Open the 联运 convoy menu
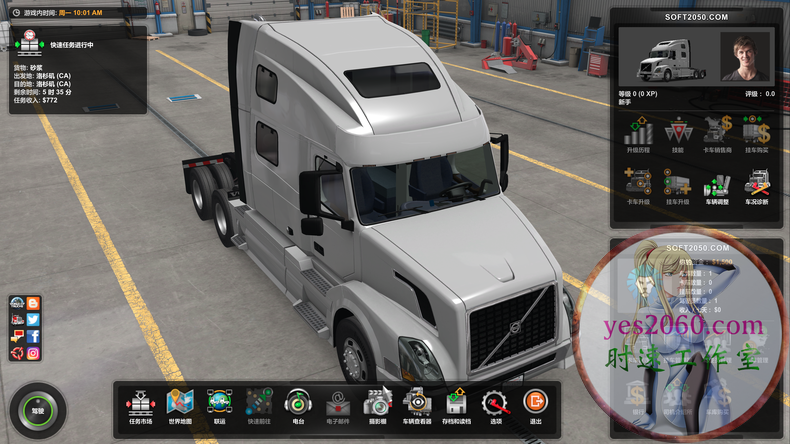The image size is (790, 444). pyautogui.click(x=218, y=404)
